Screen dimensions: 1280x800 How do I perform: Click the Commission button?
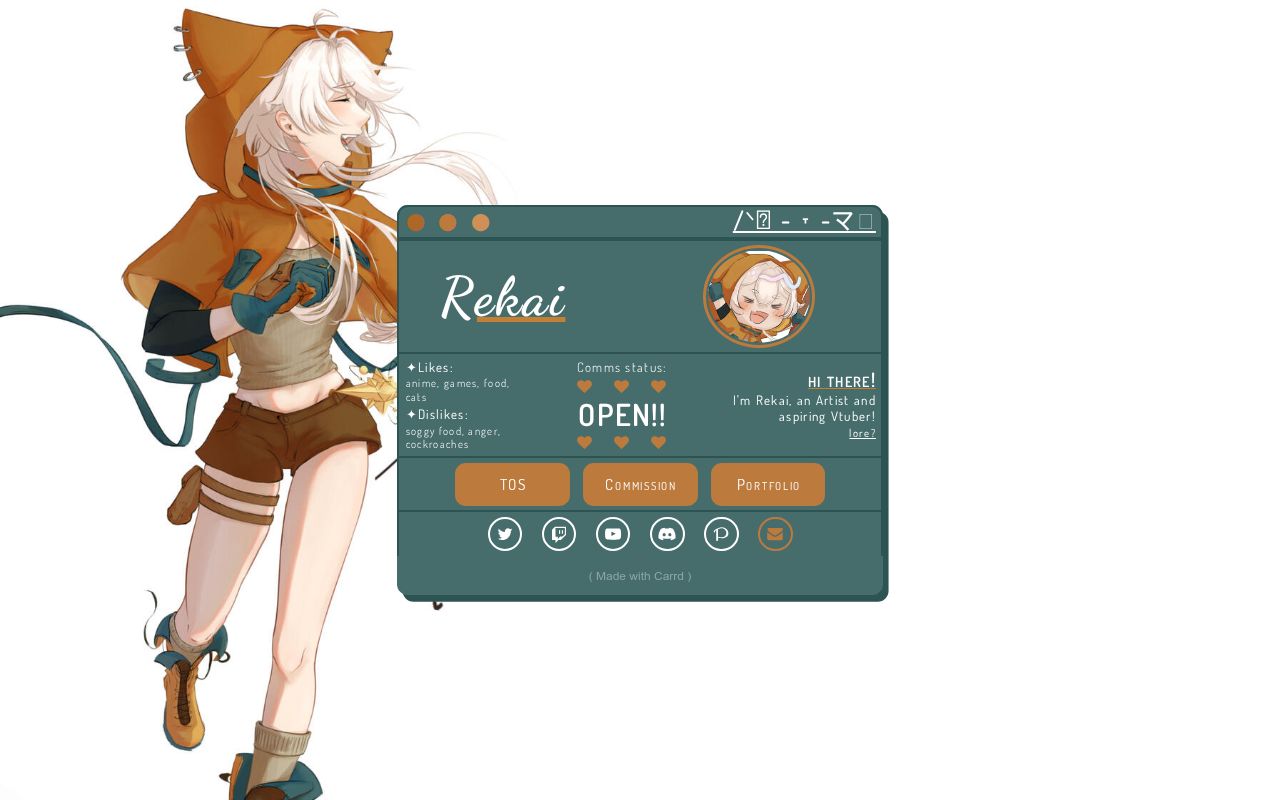point(640,484)
